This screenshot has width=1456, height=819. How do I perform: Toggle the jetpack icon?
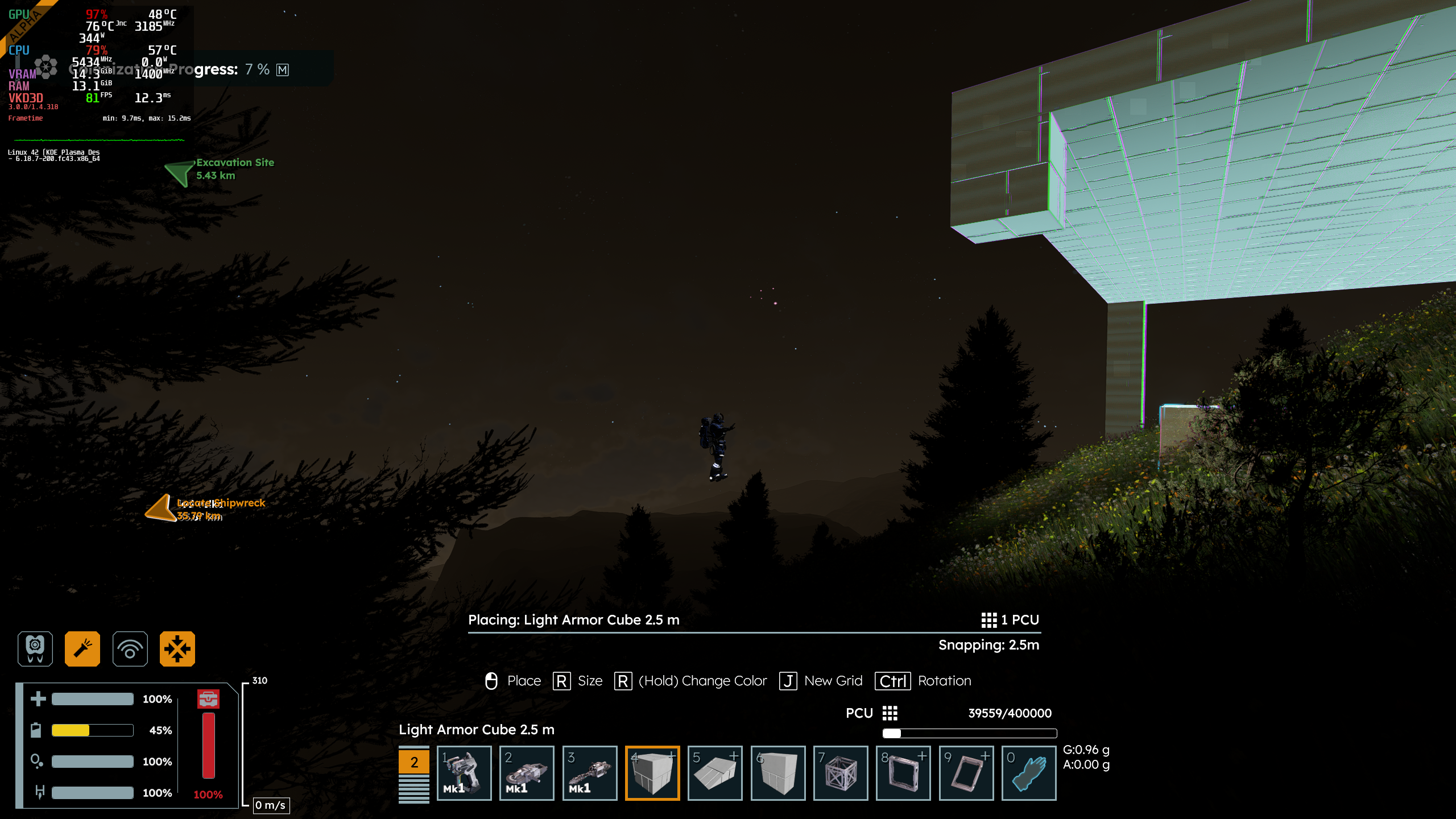[35, 648]
